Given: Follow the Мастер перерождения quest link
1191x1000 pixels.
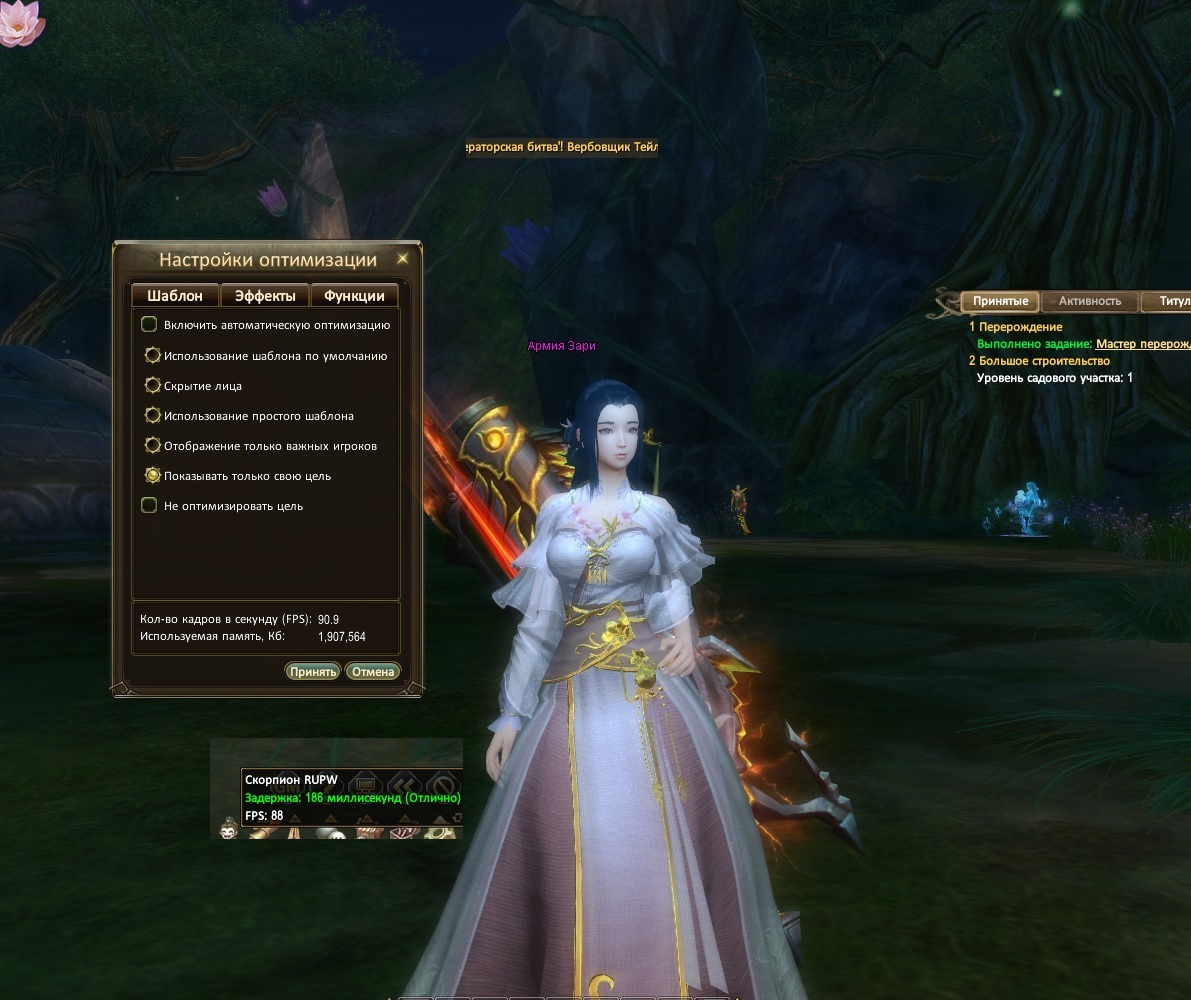Looking at the screenshot, I should [1143, 344].
